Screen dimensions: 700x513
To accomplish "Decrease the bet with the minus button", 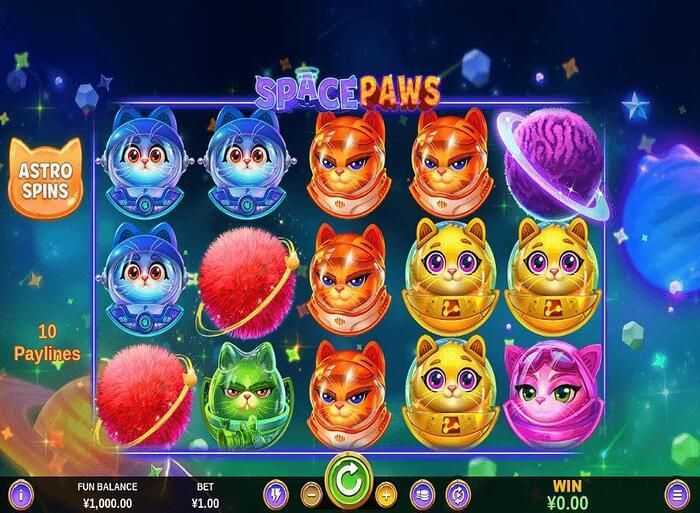I will pos(311,493).
